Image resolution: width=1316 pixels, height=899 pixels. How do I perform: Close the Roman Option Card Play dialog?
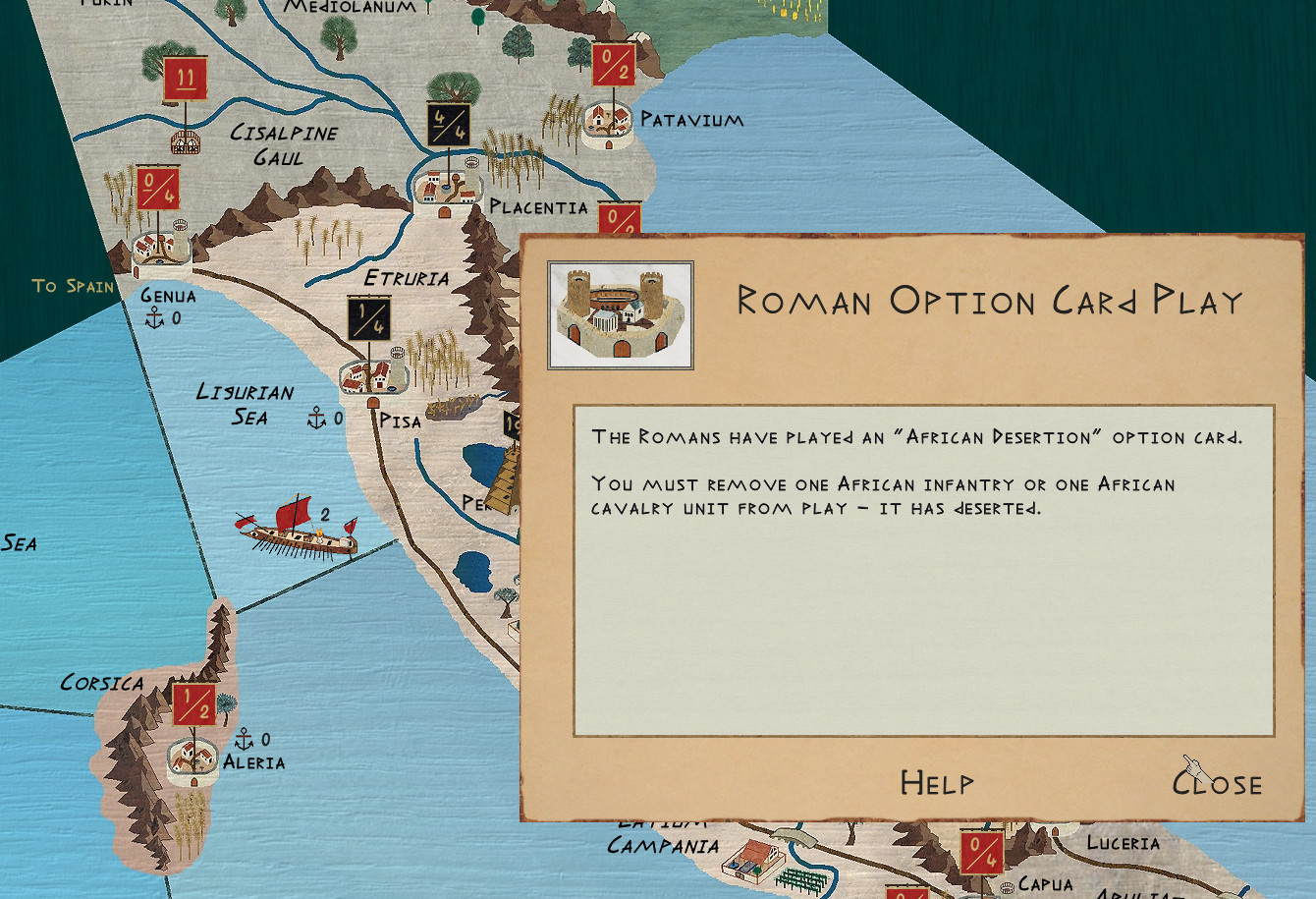click(1218, 782)
